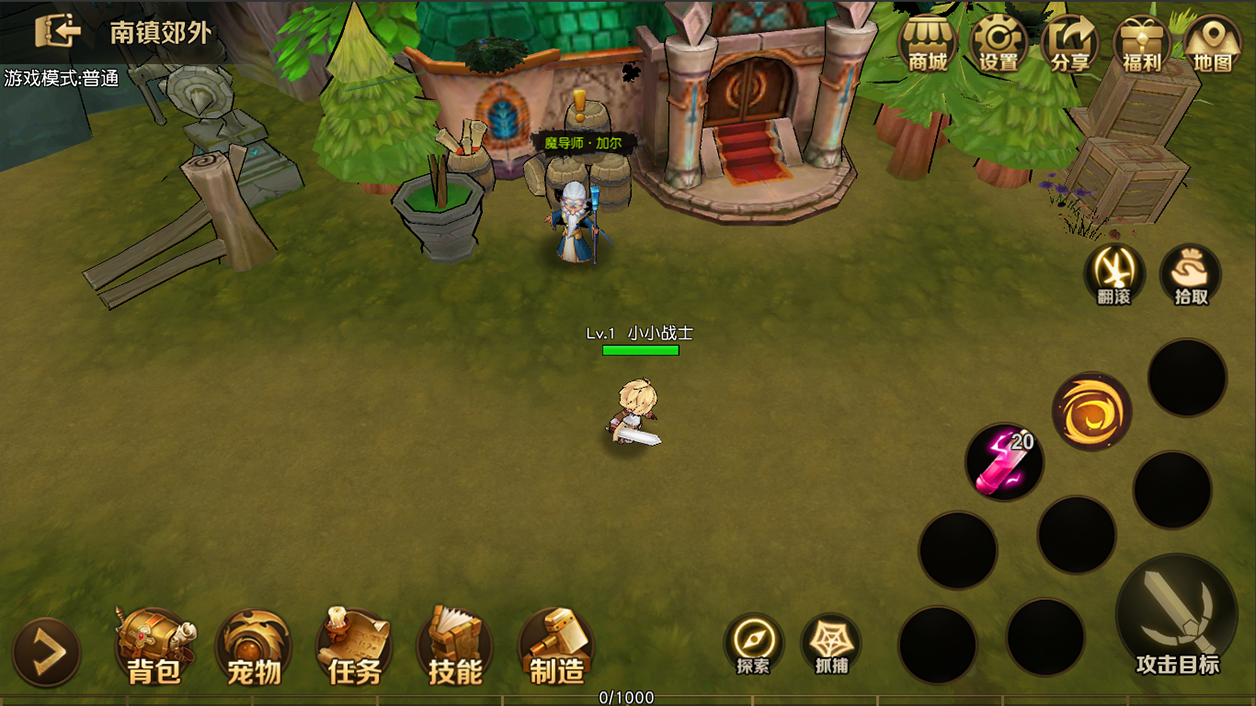
Task: Open the 商城 shop
Action: point(927,45)
